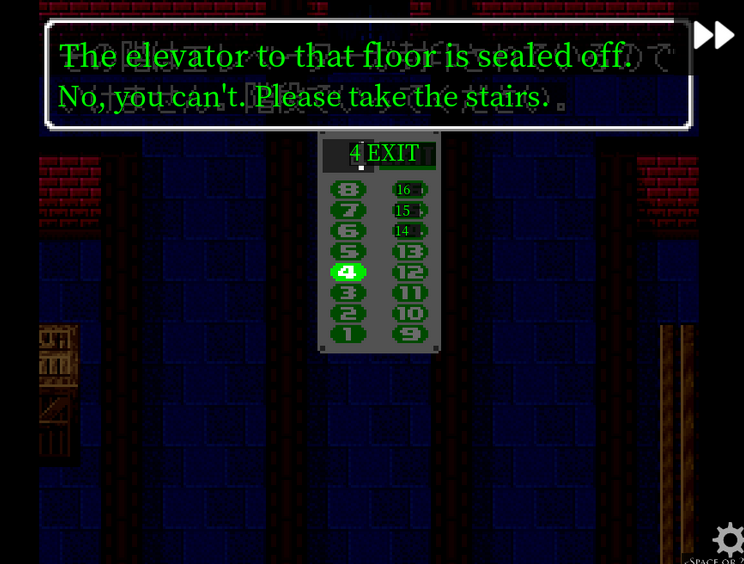This screenshot has height=564, width=744.
Task: Click the highlighted floor 4 button
Action: 348,272
